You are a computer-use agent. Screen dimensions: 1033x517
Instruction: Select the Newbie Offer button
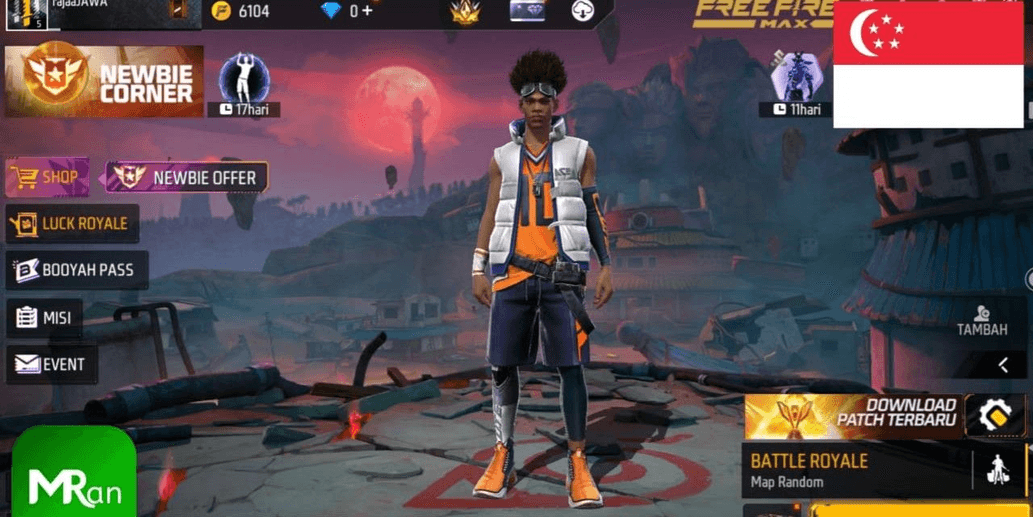[x=187, y=178]
